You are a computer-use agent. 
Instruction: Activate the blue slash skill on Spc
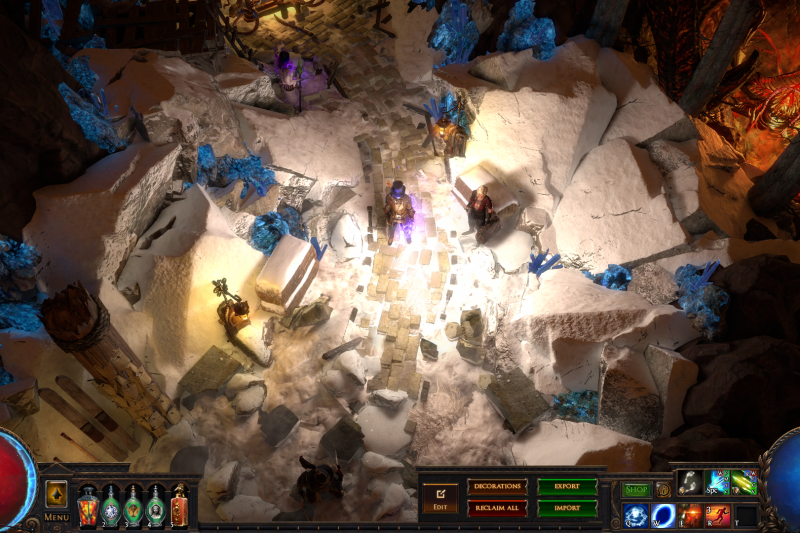click(718, 483)
